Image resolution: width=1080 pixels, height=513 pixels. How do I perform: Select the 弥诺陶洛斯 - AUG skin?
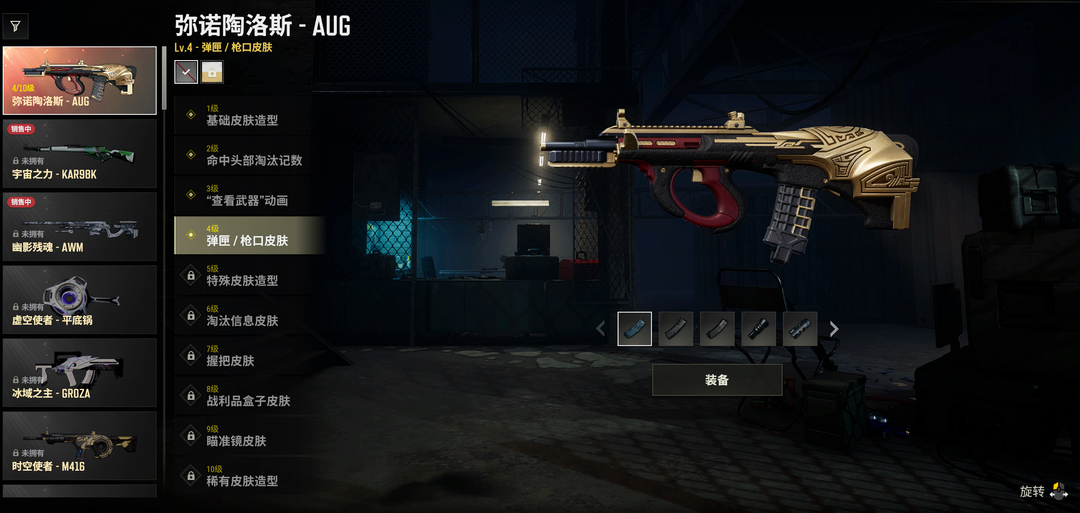[x=80, y=81]
